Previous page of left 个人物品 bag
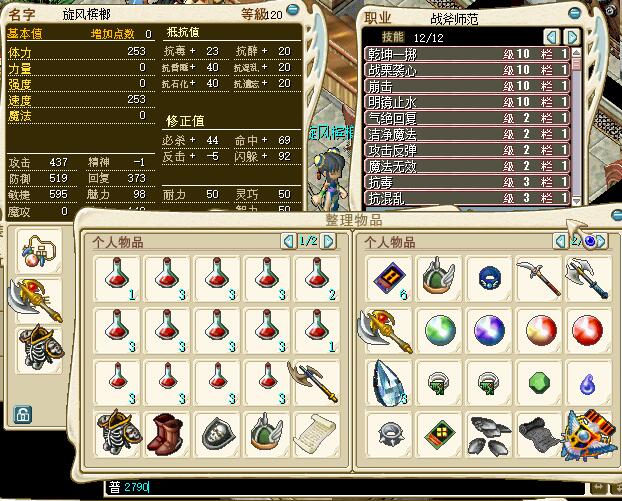 (288, 241)
